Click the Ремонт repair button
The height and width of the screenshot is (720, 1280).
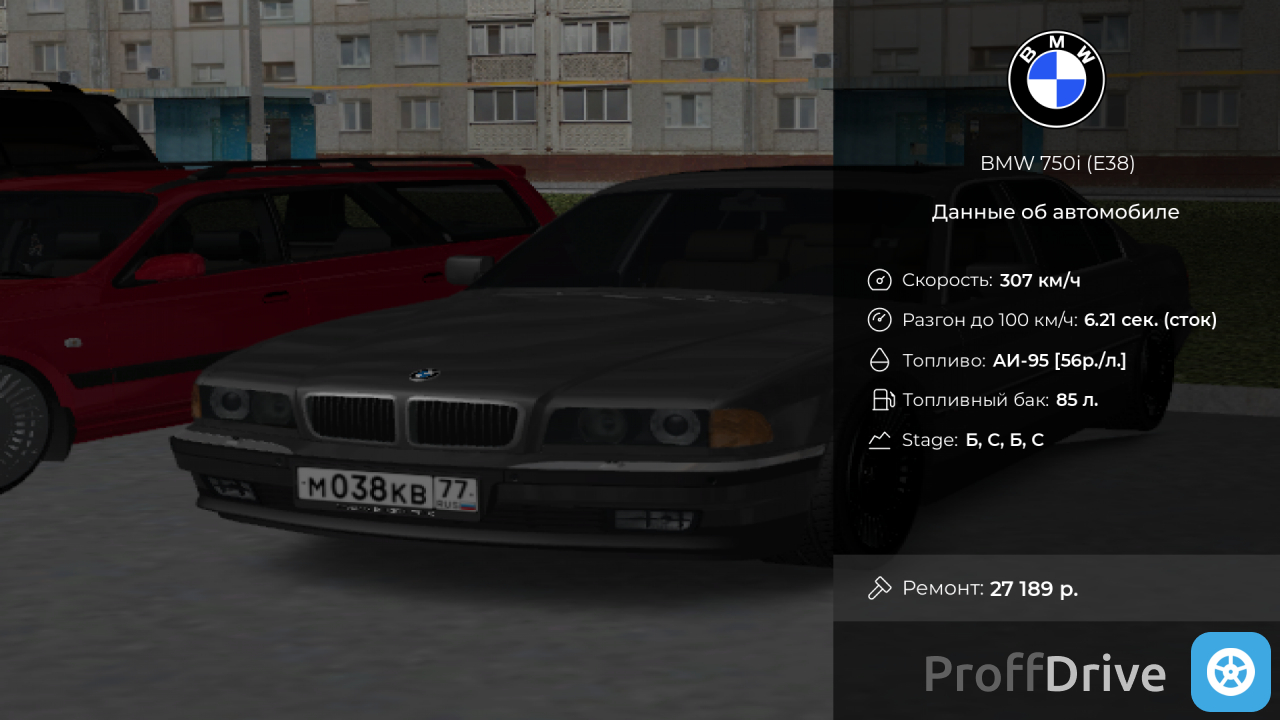[1055, 588]
